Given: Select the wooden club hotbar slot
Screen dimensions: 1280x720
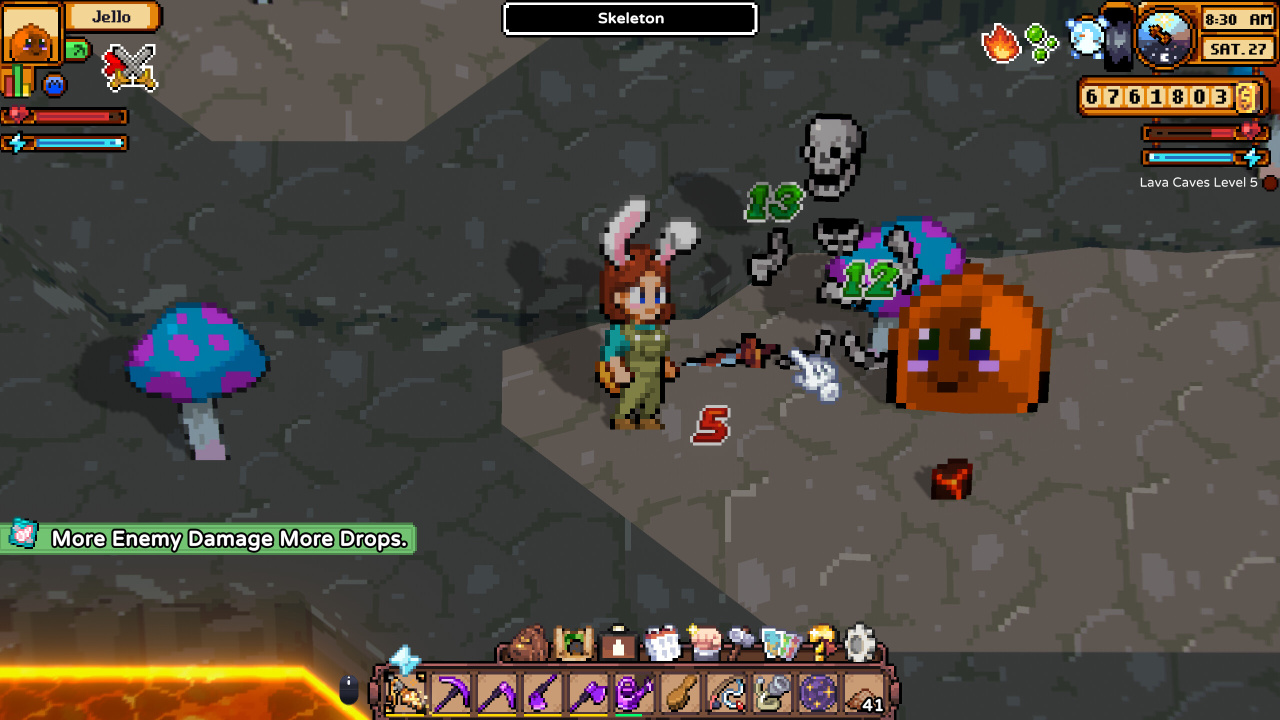Looking at the screenshot, I should pyautogui.click(x=678, y=693).
